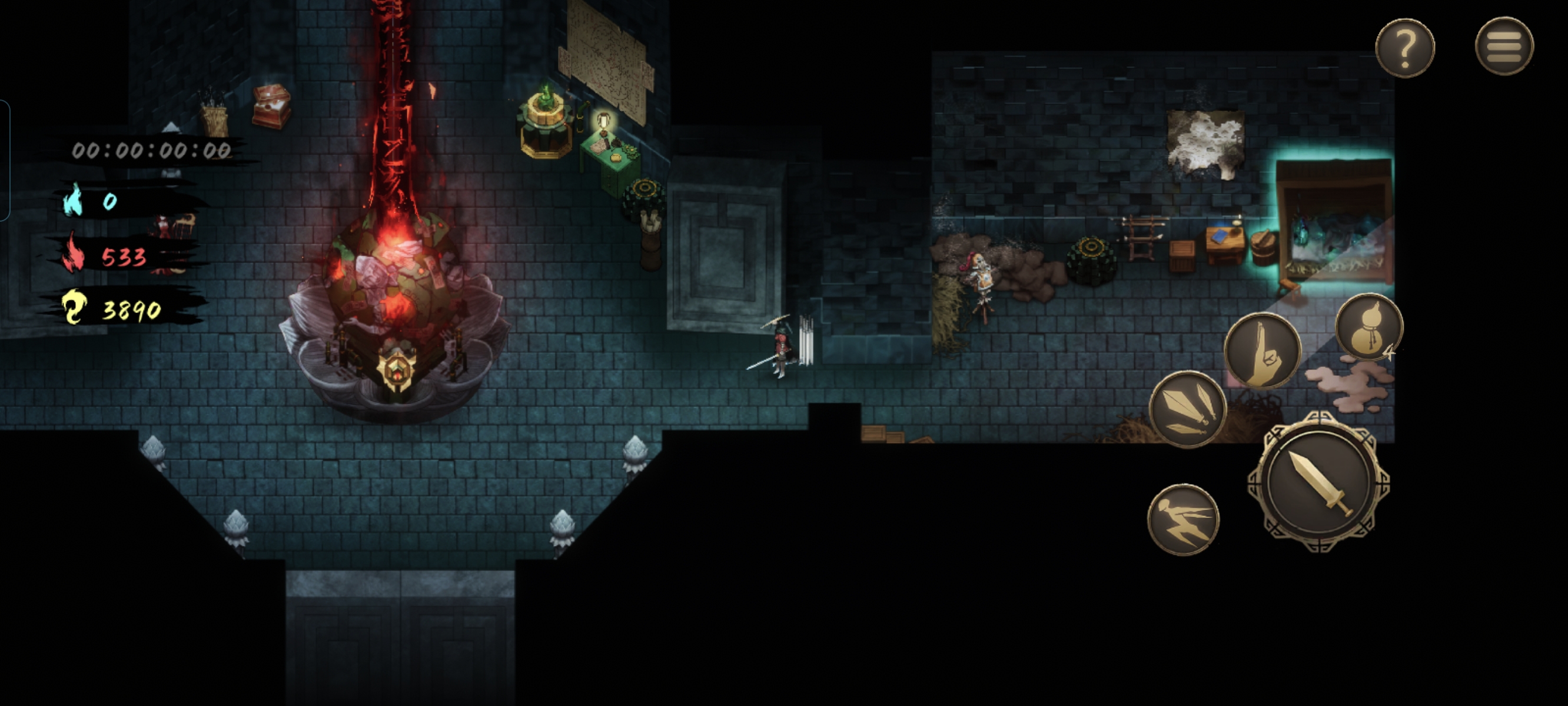Activate the dash sprint ability
Screen dimensions: 1568x706
1183,519
